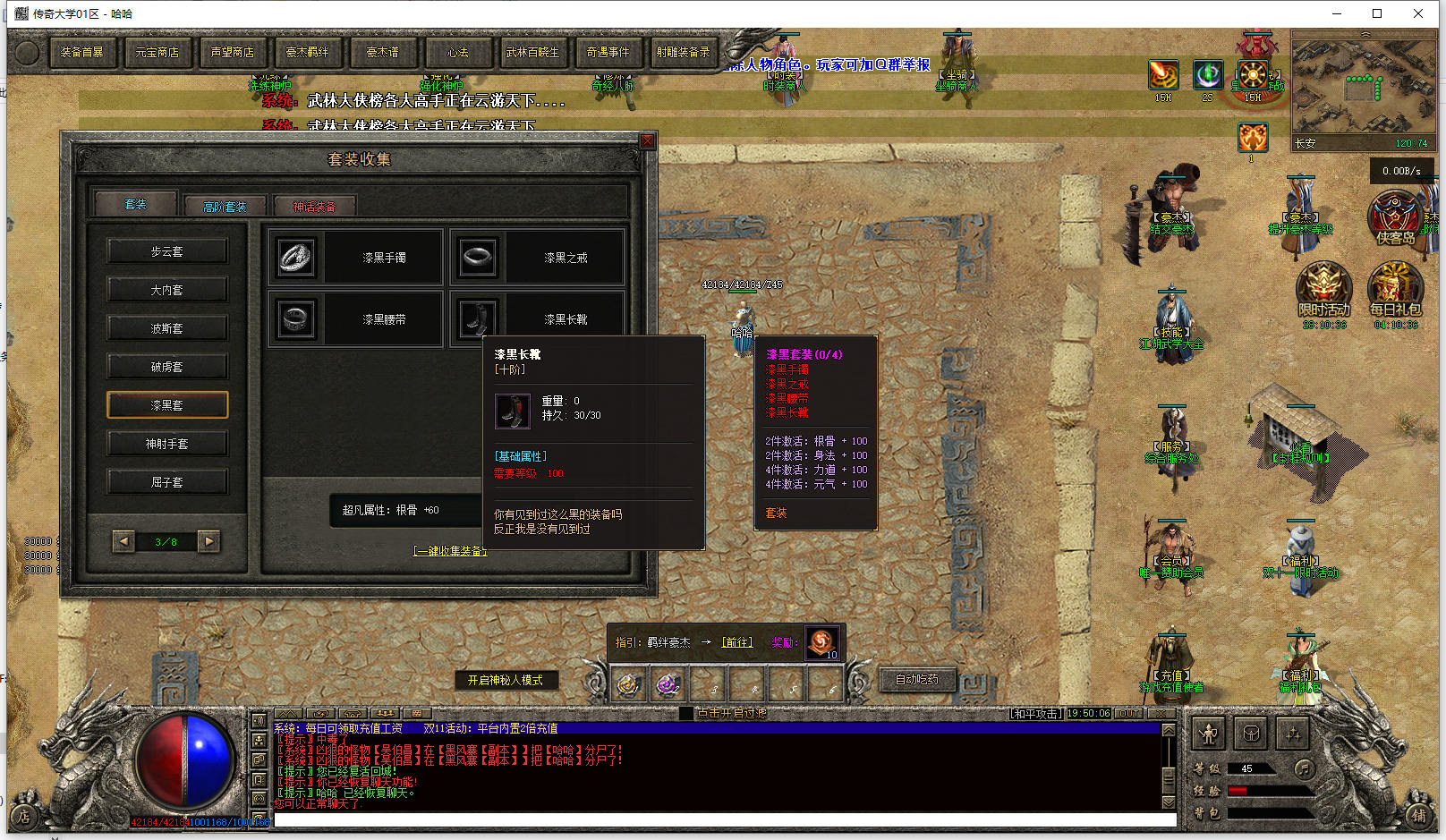Pick the 神射手套 set entry
The image size is (1446, 840).
[167, 444]
